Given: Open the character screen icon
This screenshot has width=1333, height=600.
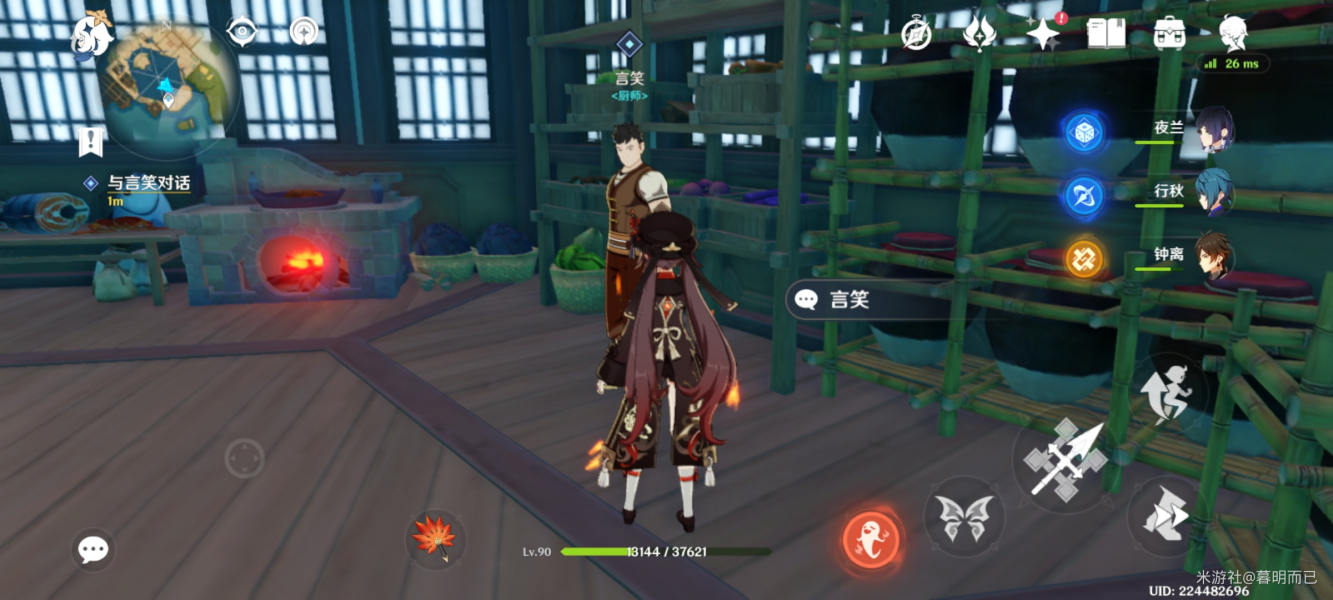Looking at the screenshot, I should [1232, 32].
